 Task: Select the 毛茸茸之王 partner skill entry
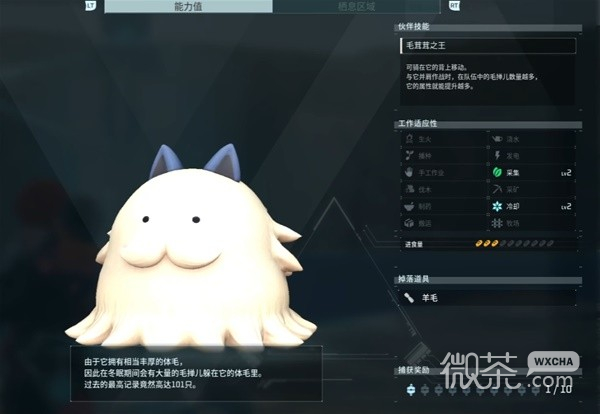pos(486,45)
